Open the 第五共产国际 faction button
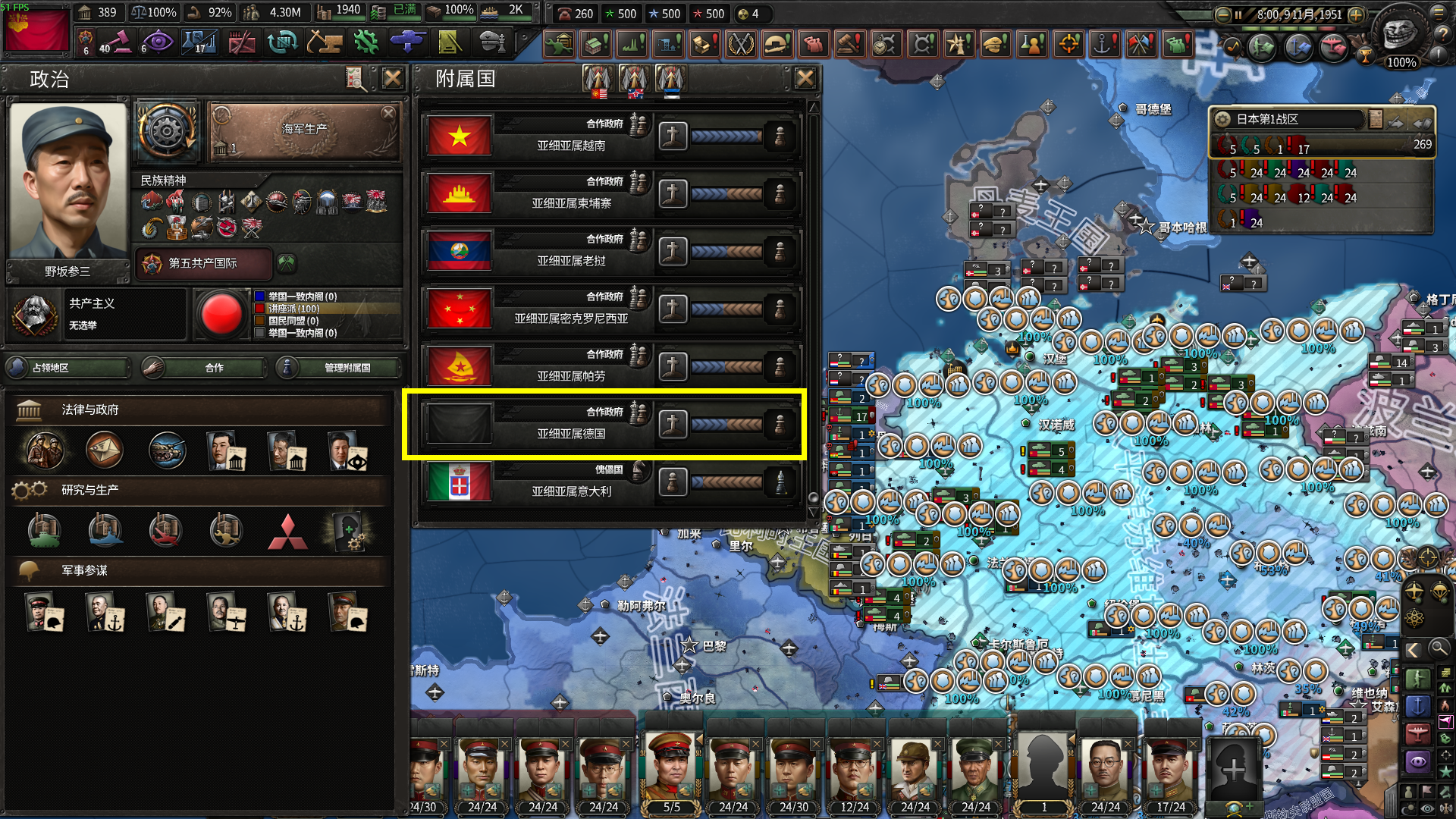 (x=203, y=264)
